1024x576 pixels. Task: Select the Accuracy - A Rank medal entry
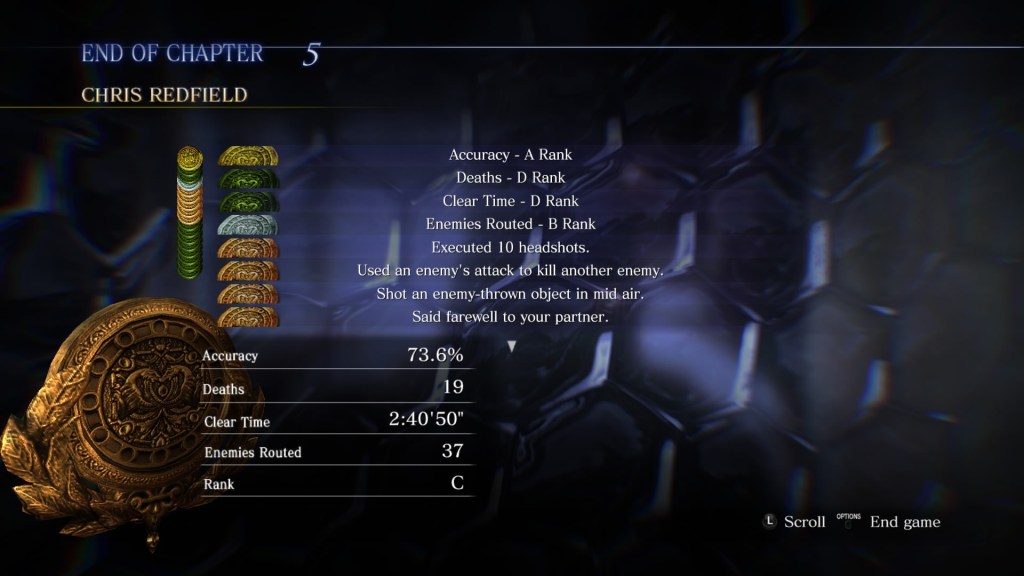[x=510, y=155]
